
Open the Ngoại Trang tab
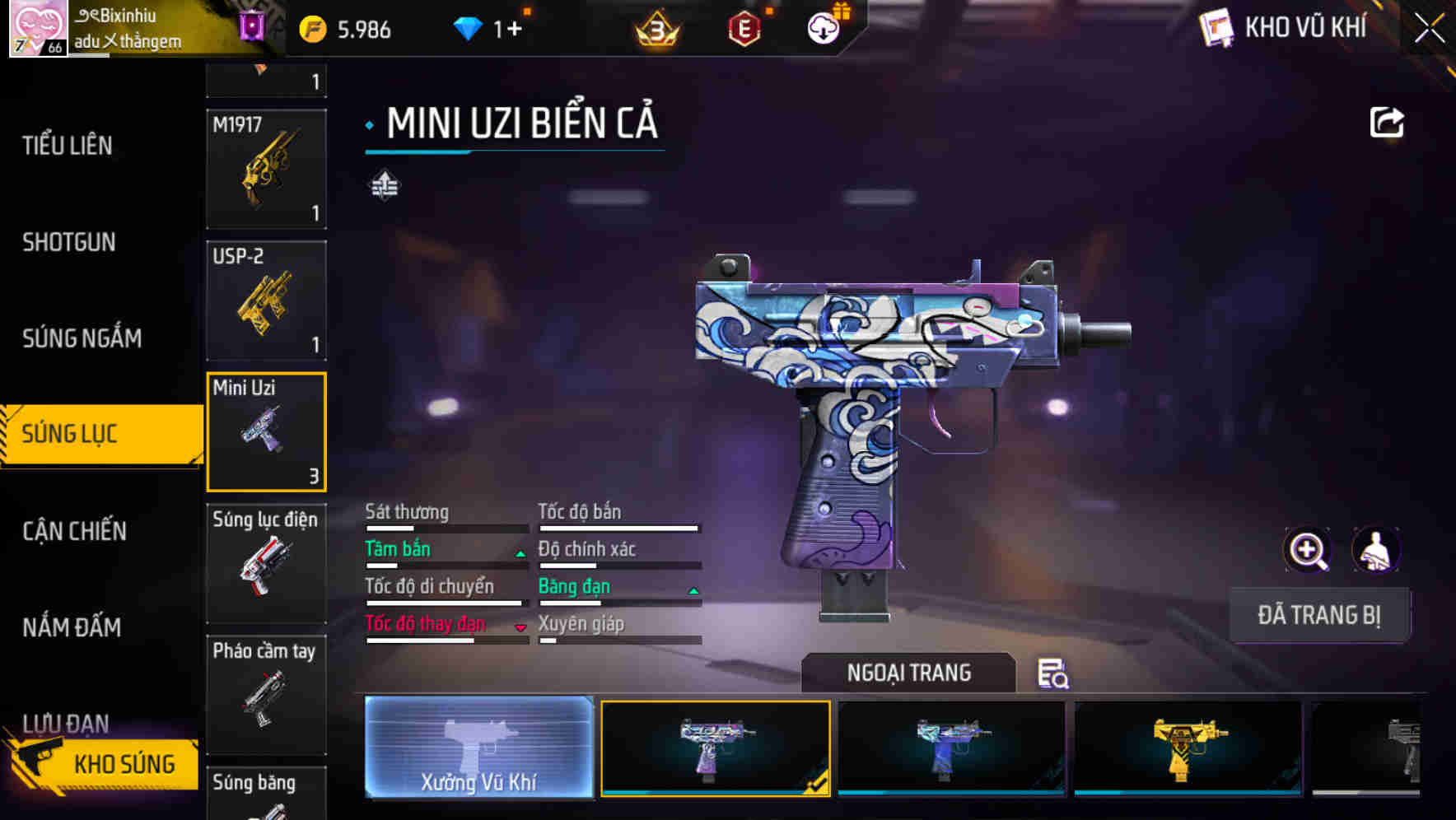(908, 673)
